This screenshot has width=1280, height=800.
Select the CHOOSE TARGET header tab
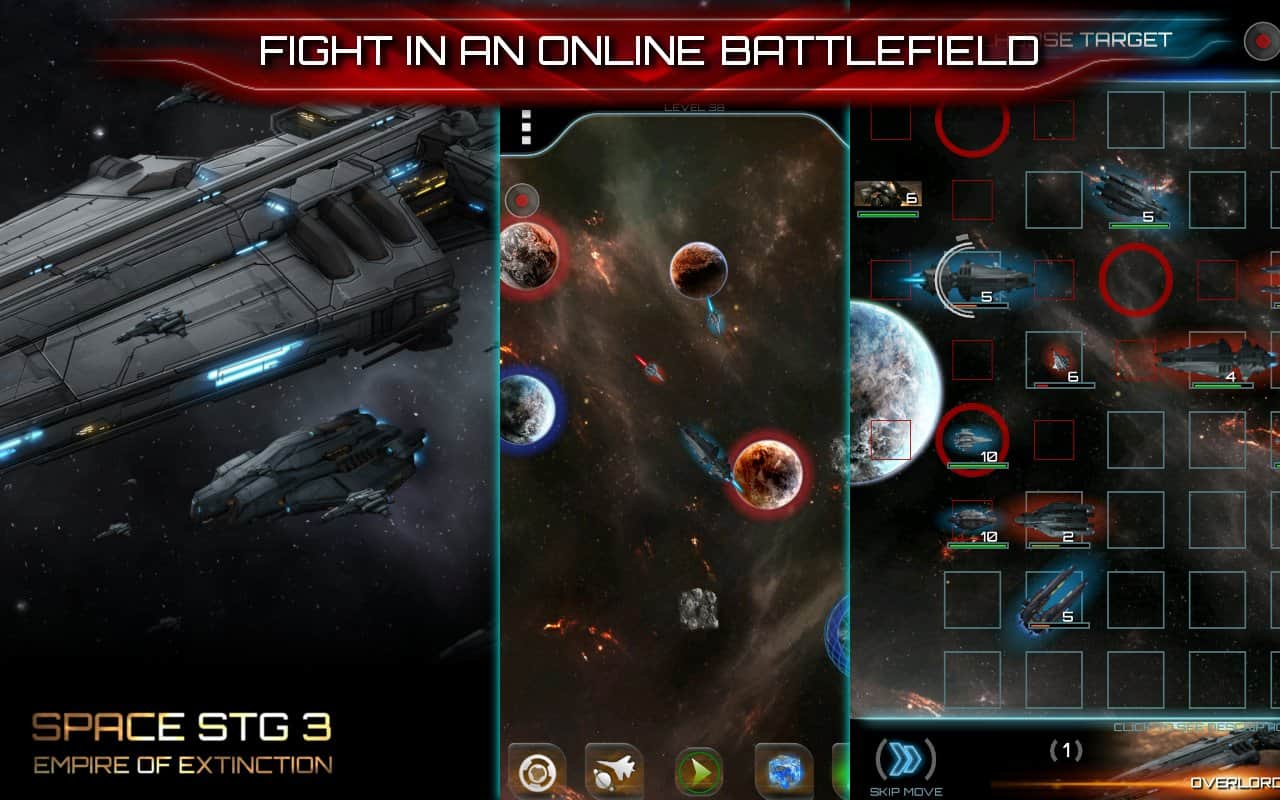[x=1103, y=42]
